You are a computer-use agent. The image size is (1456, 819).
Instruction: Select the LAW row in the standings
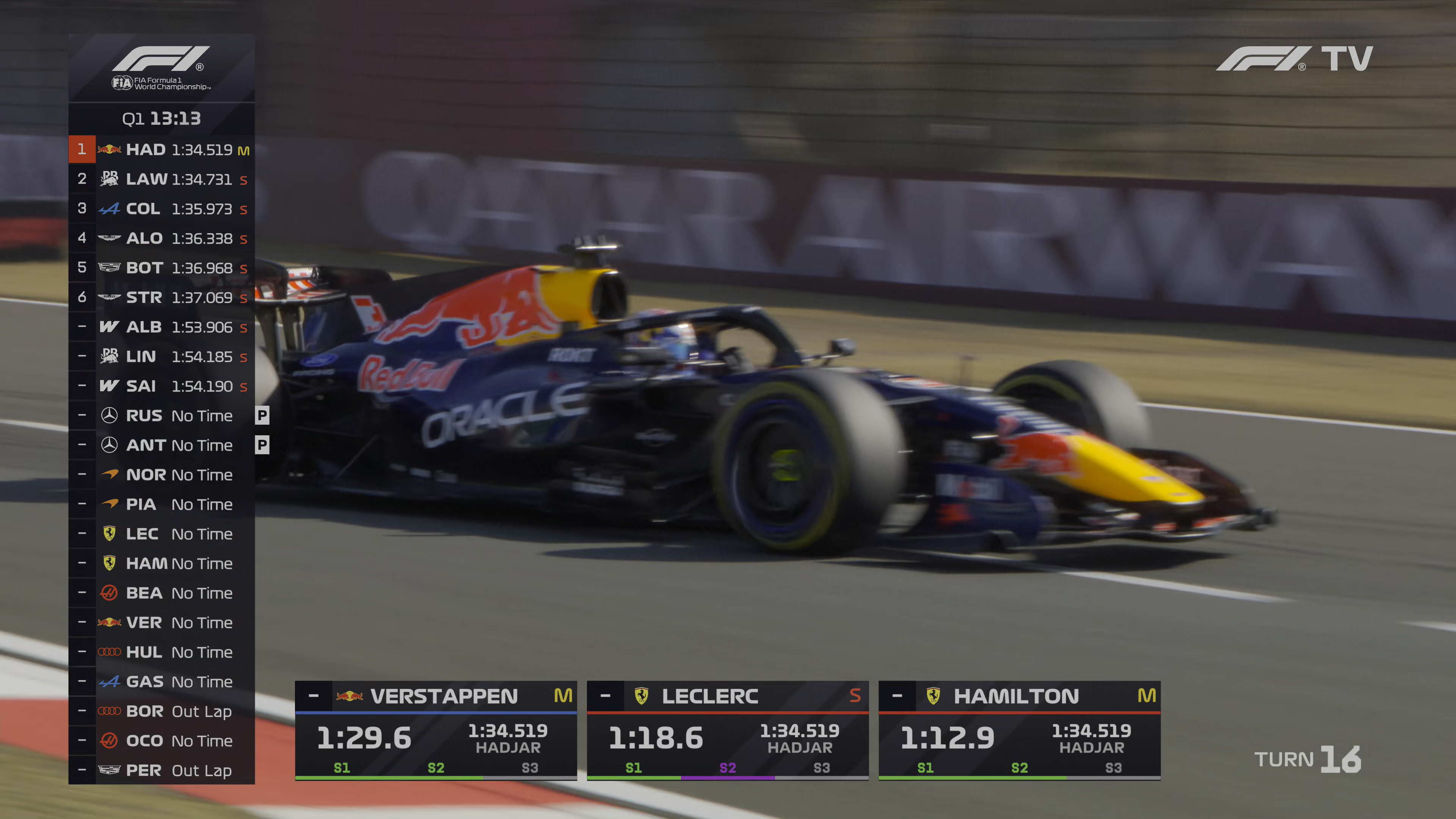point(162,179)
